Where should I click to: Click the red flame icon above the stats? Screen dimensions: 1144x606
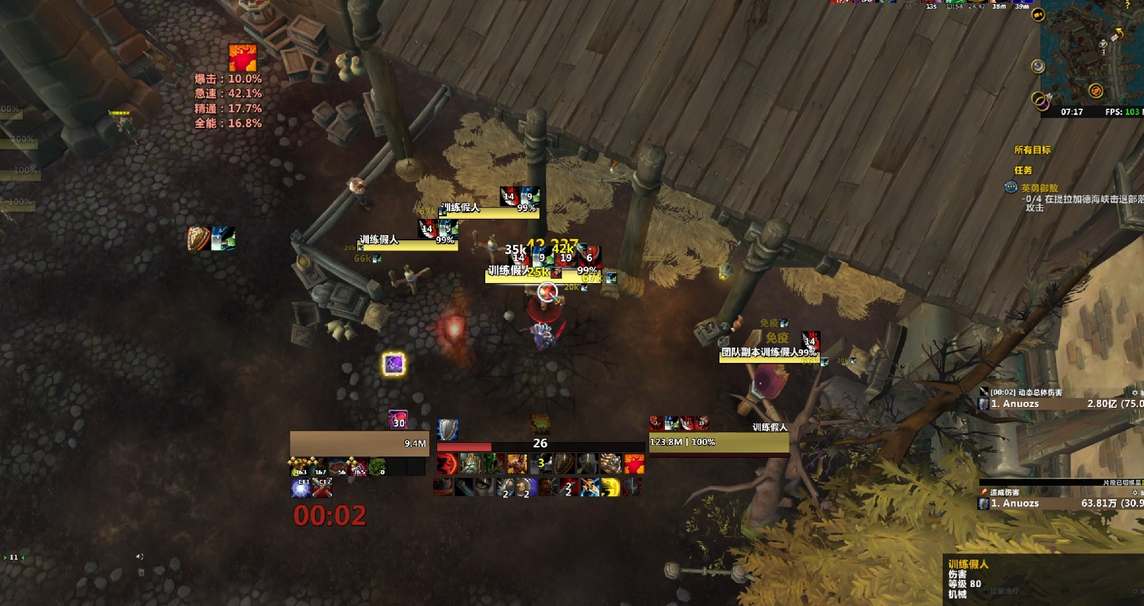click(242, 57)
